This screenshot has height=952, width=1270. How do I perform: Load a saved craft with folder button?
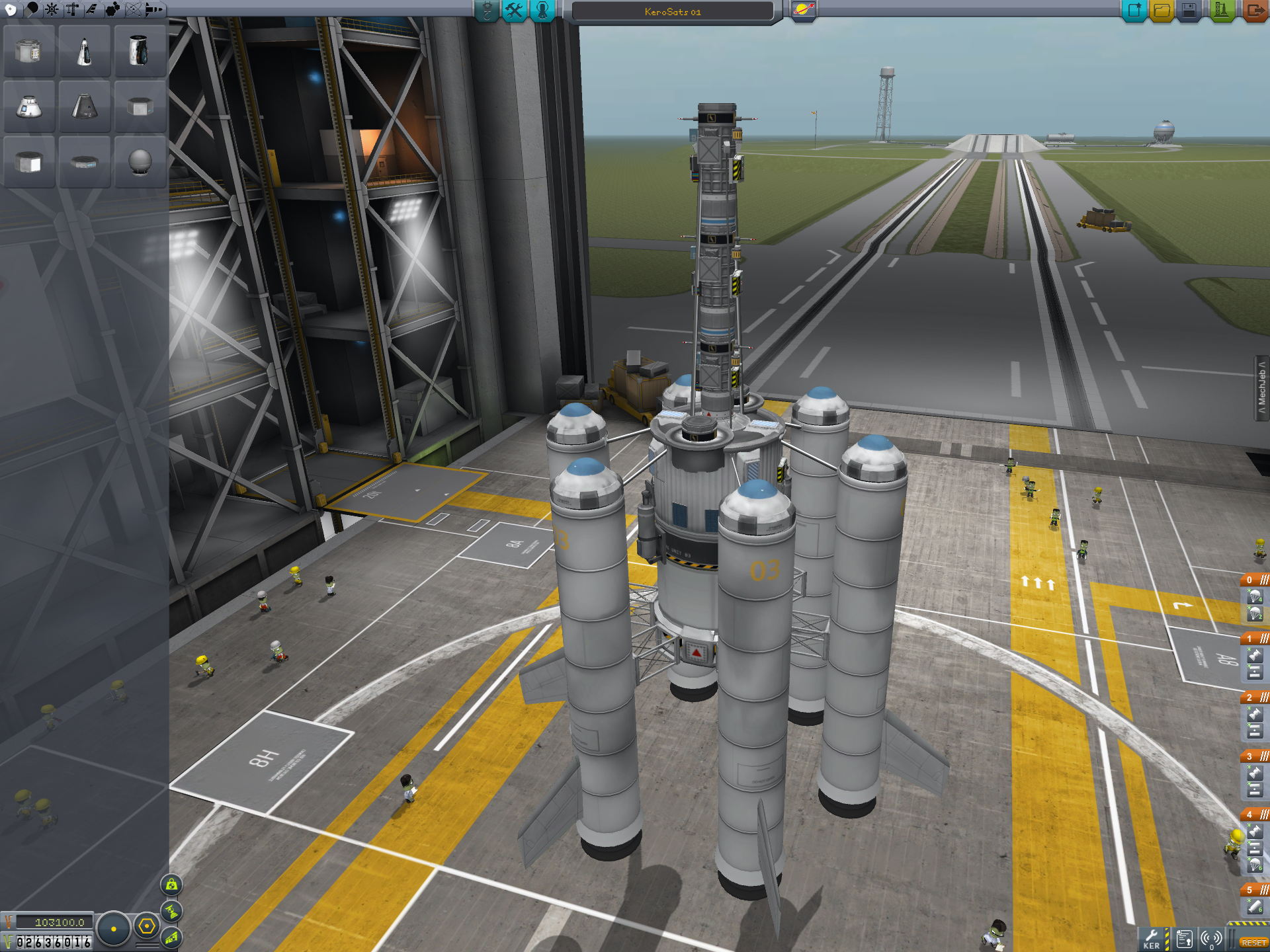pyautogui.click(x=1162, y=11)
